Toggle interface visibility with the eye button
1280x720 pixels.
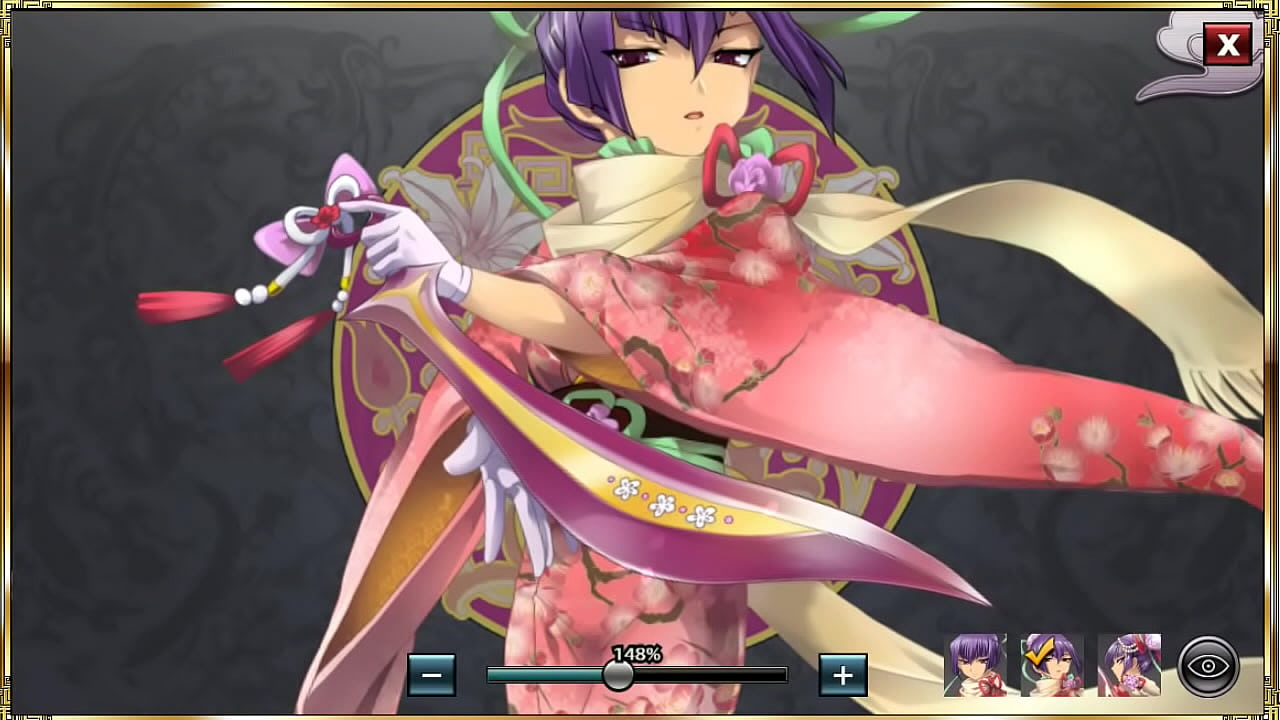click(1208, 666)
